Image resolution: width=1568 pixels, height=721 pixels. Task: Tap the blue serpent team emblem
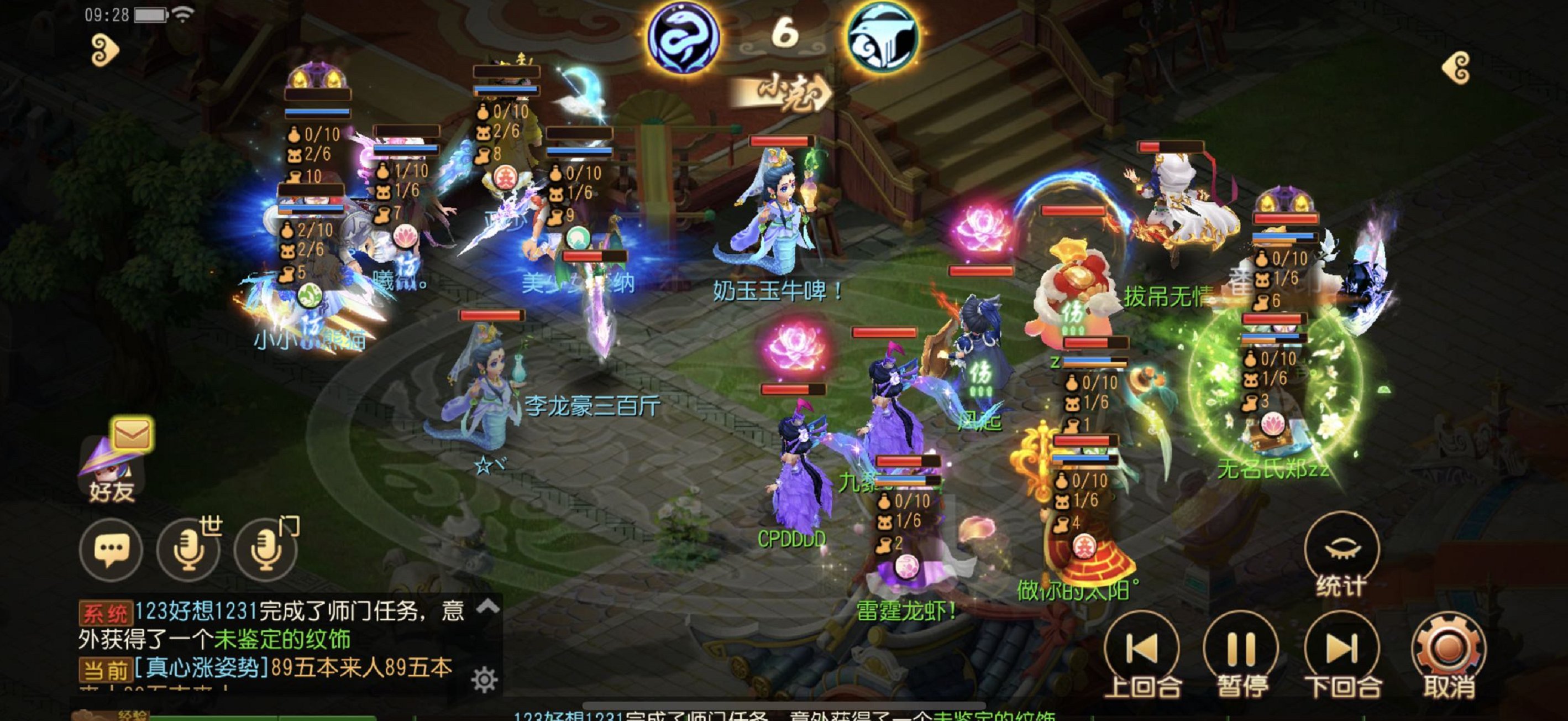click(683, 38)
